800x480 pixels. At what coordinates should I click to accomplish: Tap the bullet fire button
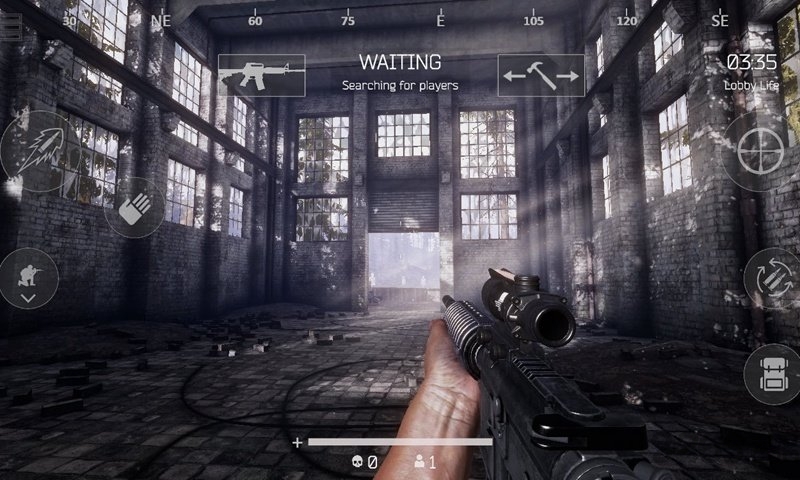(x=40, y=151)
